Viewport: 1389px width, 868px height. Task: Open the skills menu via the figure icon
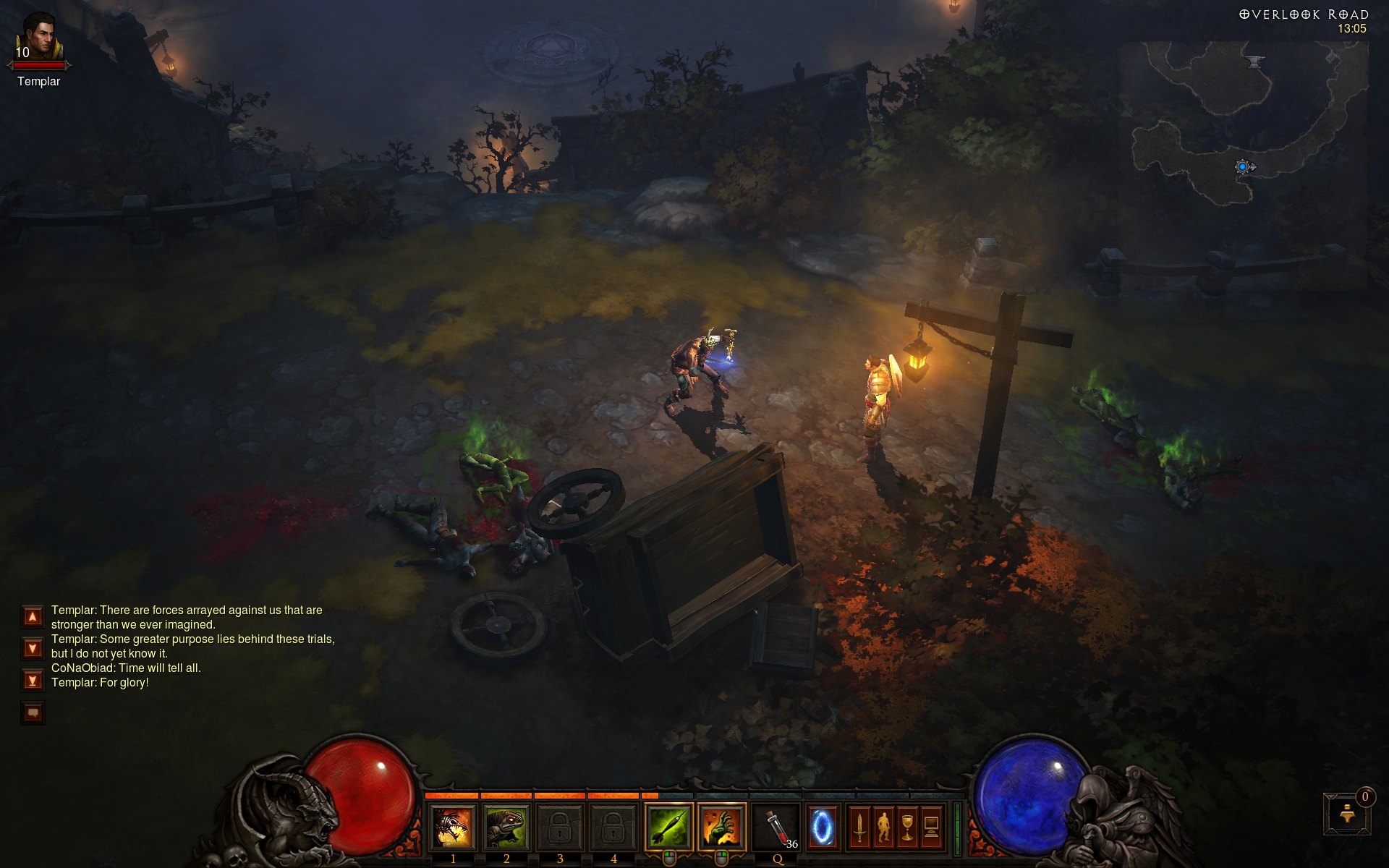click(883, 827)
